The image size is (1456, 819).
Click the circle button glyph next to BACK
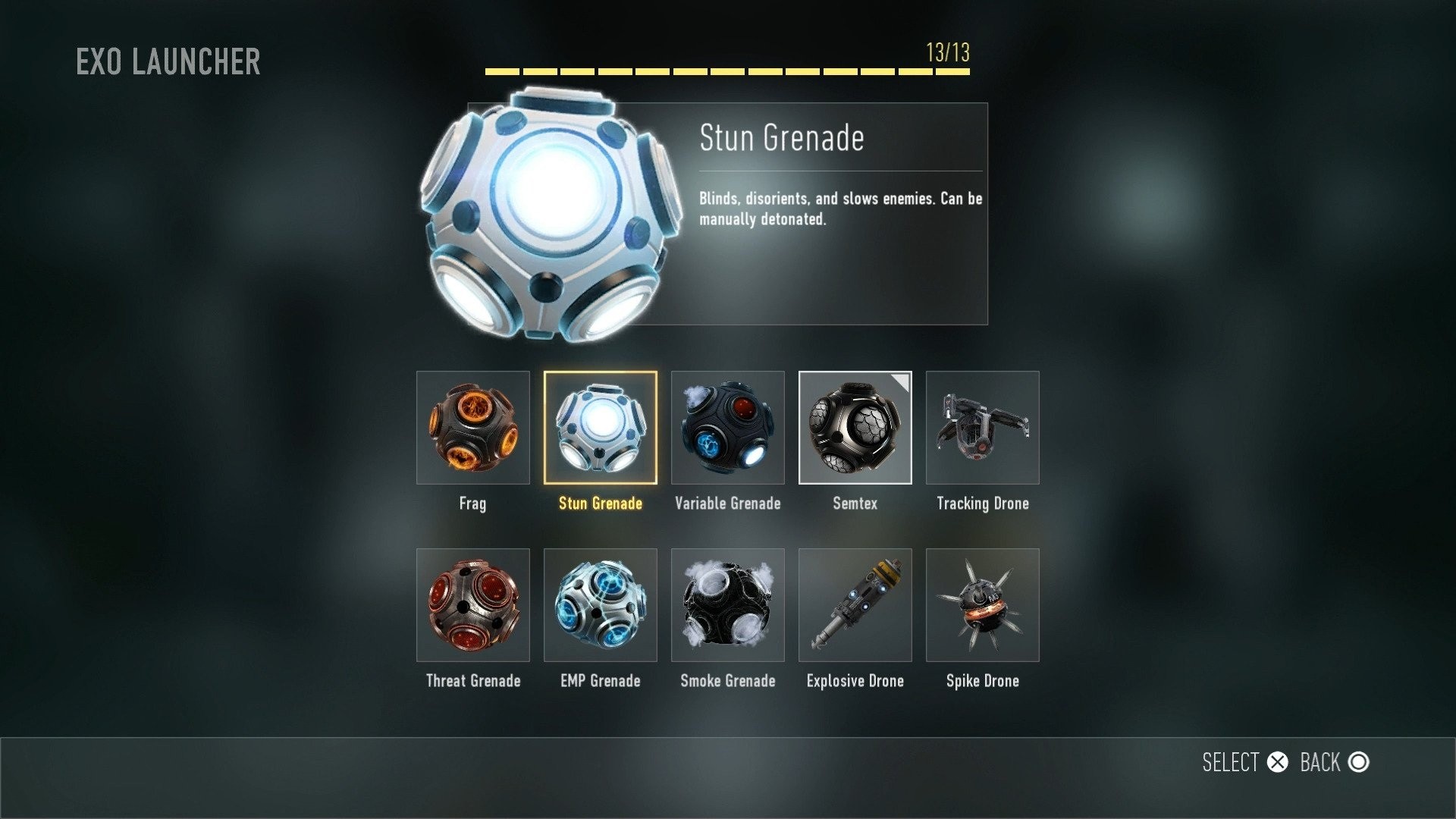1360,762
